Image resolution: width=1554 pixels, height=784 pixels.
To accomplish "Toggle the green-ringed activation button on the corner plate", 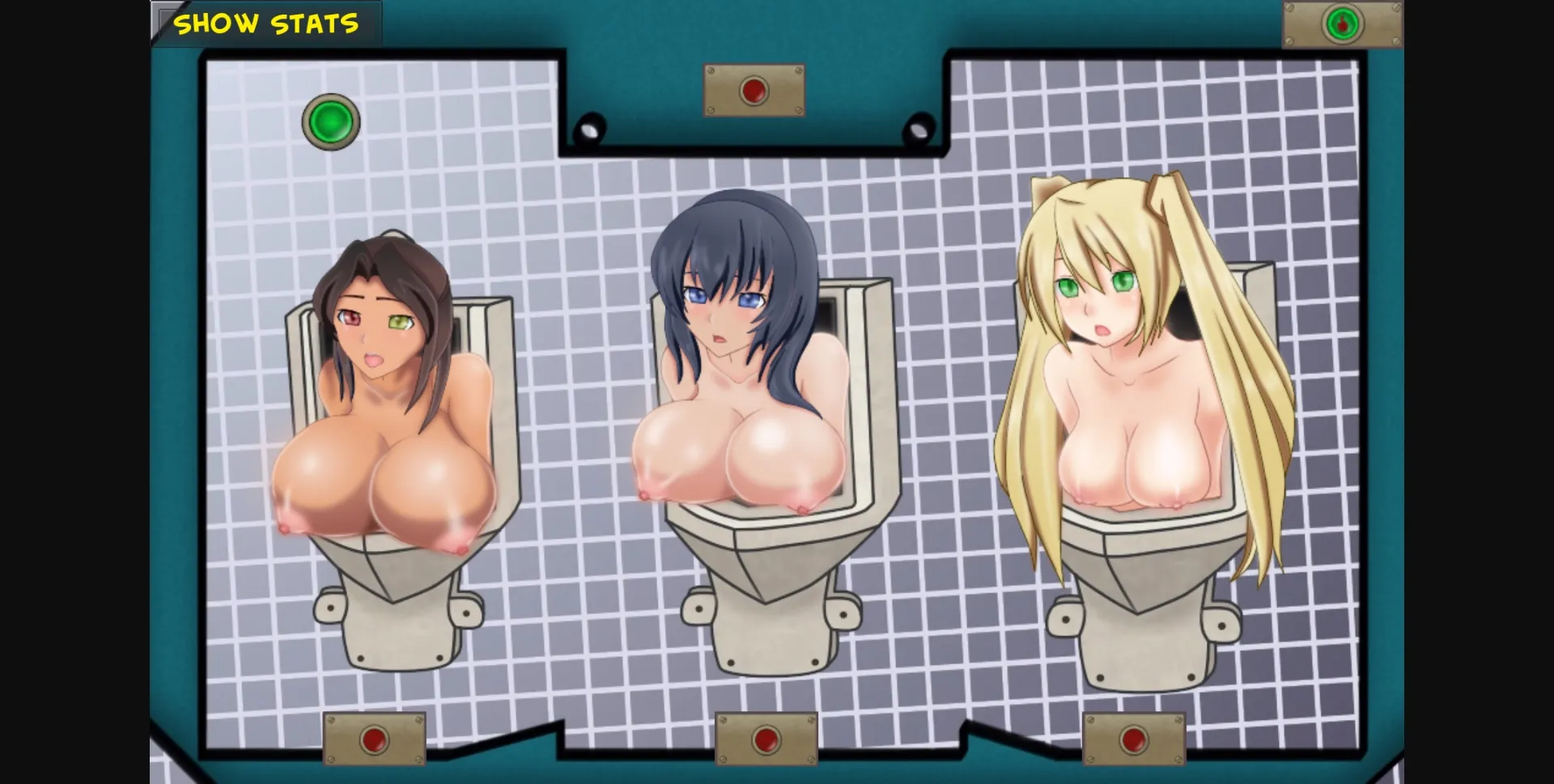I will point(1342,23).
